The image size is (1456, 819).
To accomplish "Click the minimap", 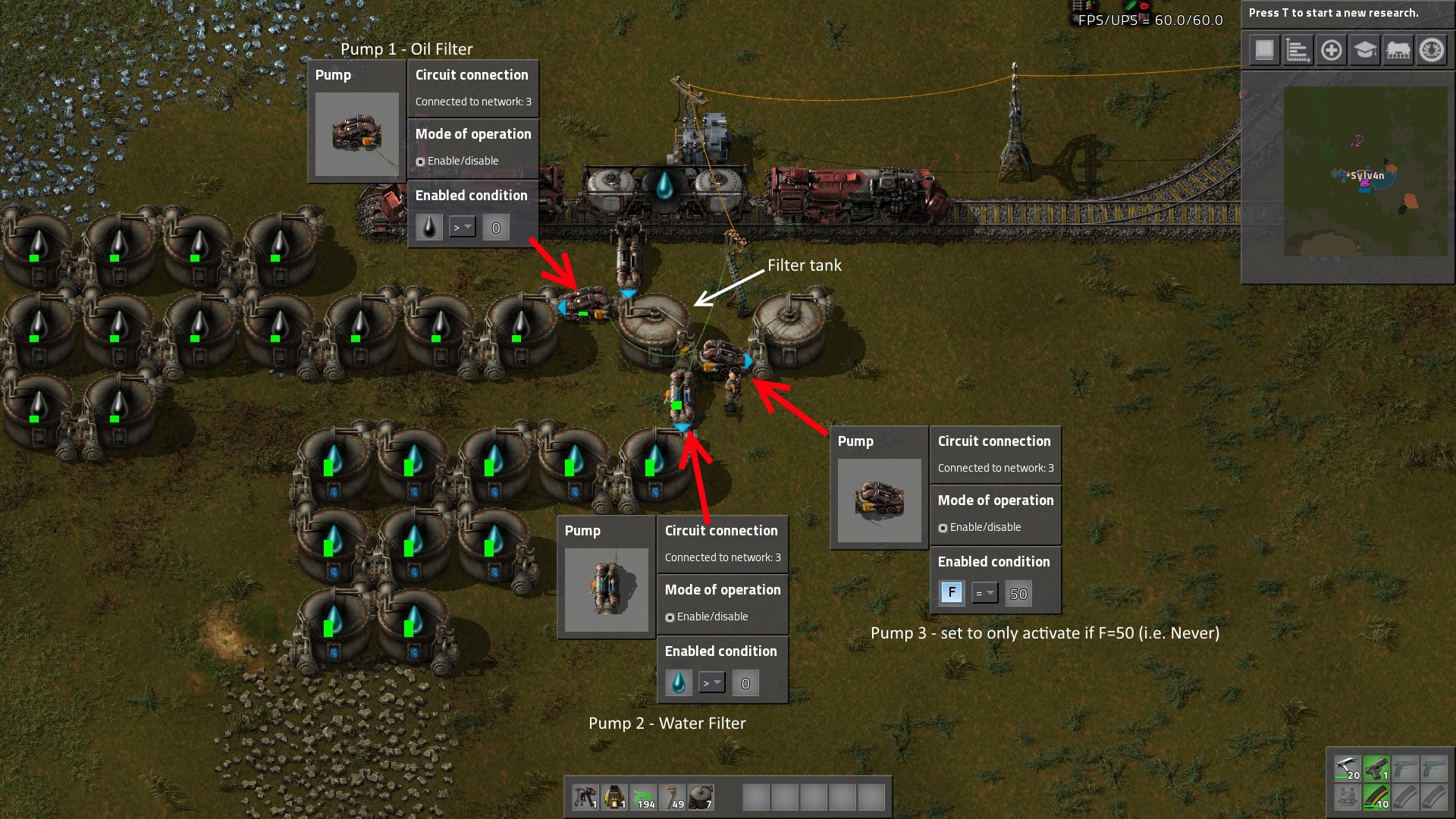I will pyautogui.click(x=1364, y=171).
